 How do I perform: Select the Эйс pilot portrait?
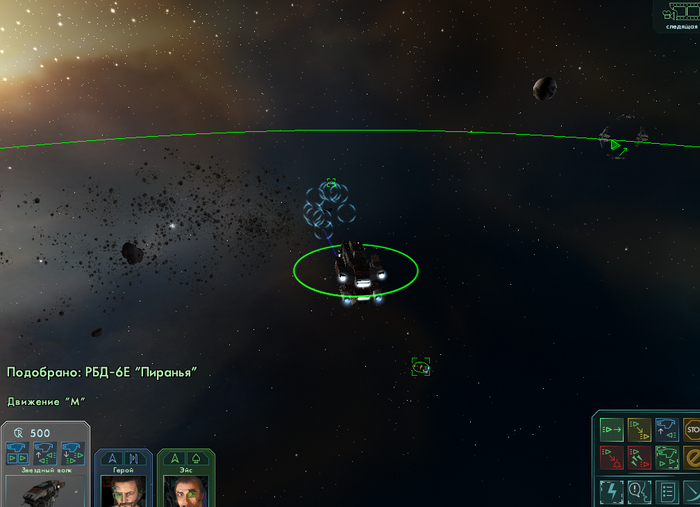pos(185,490)
